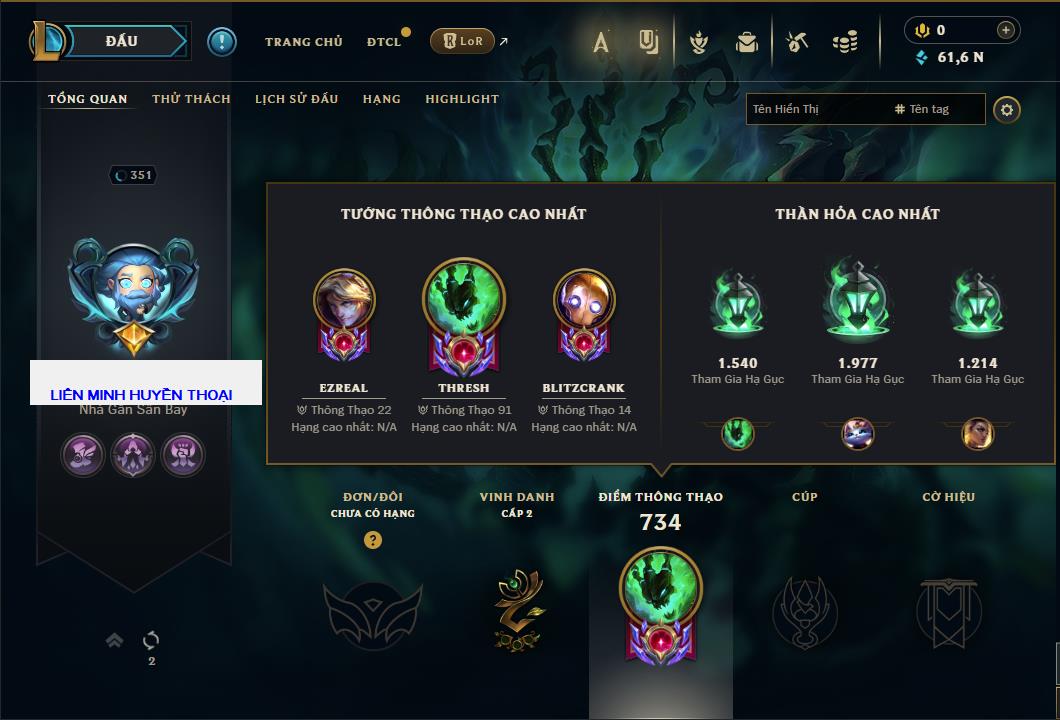Open the coin stack store icon

[x=845, y=42]
